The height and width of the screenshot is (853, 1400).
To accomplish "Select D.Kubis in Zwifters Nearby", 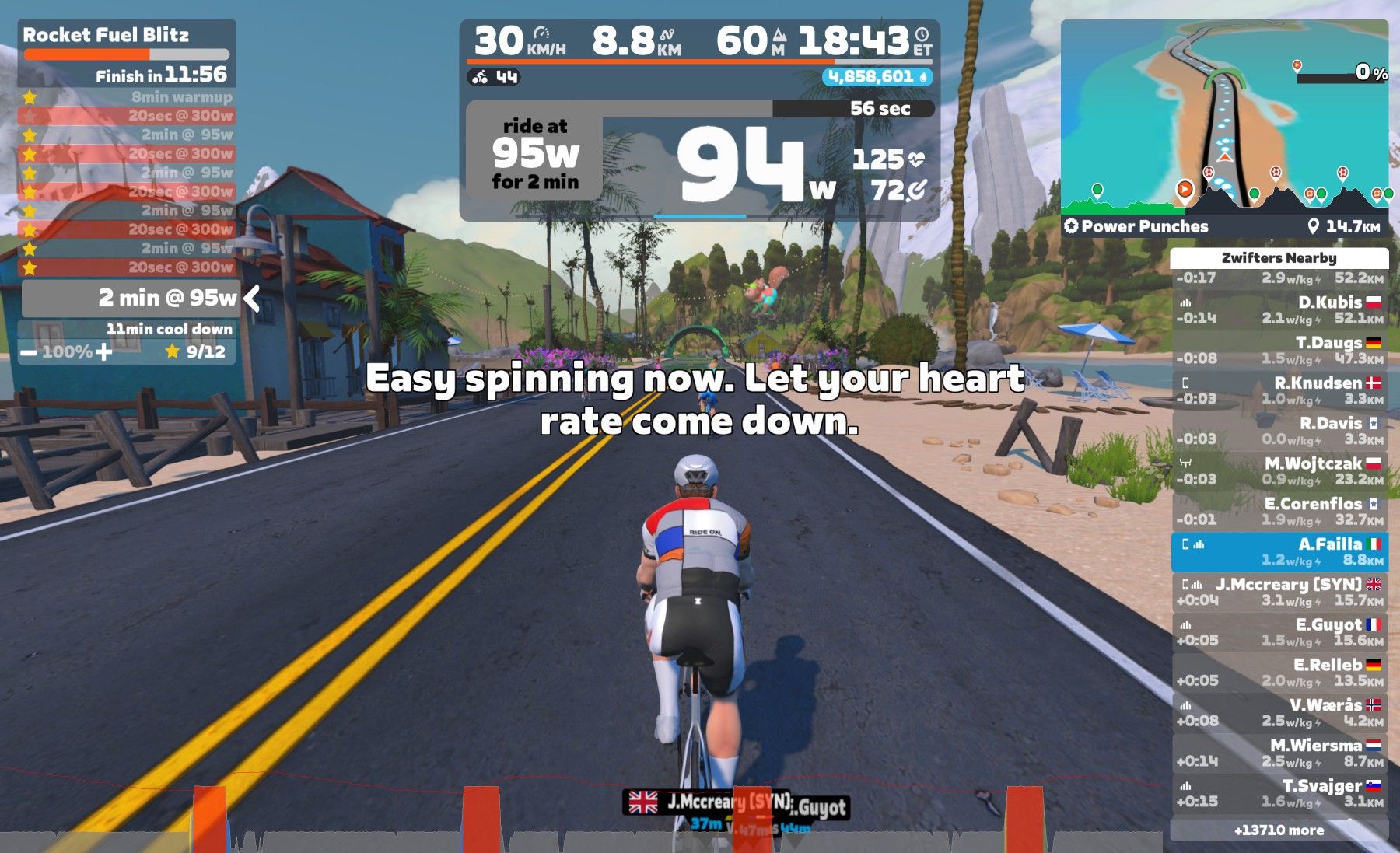I will [1279, 309].
